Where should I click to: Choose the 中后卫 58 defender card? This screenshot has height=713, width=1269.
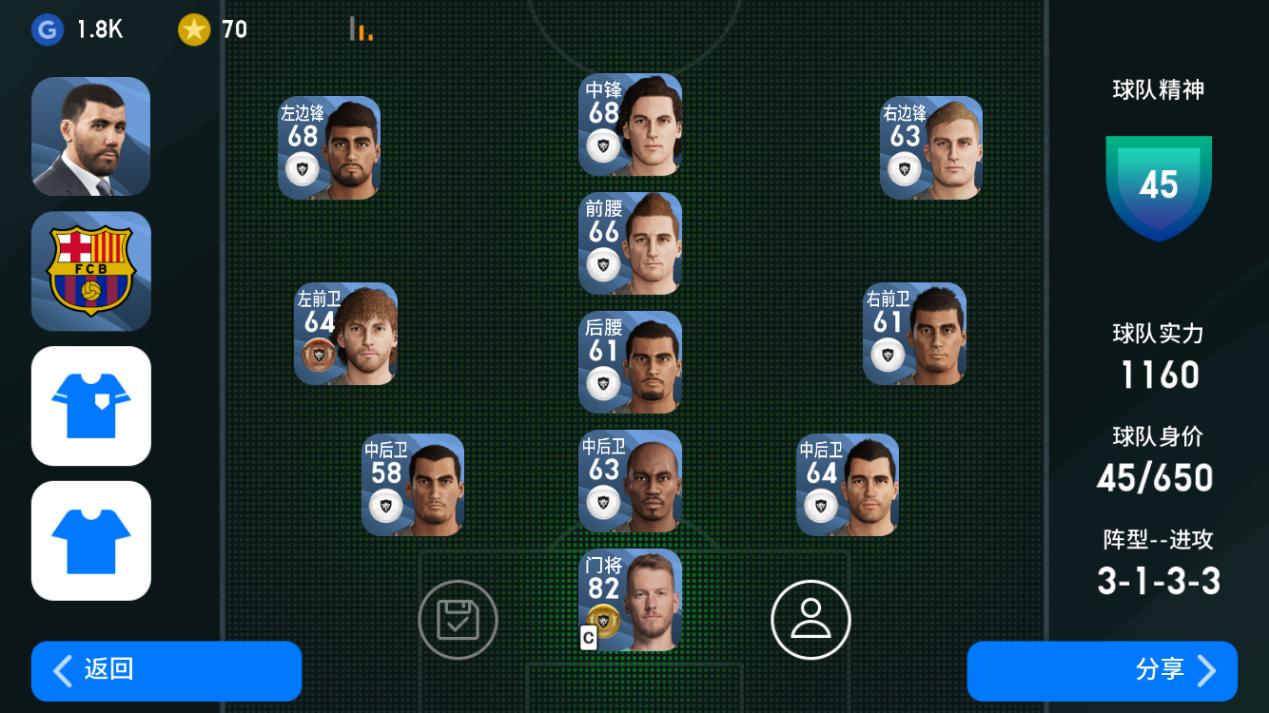tap(412, 484)
